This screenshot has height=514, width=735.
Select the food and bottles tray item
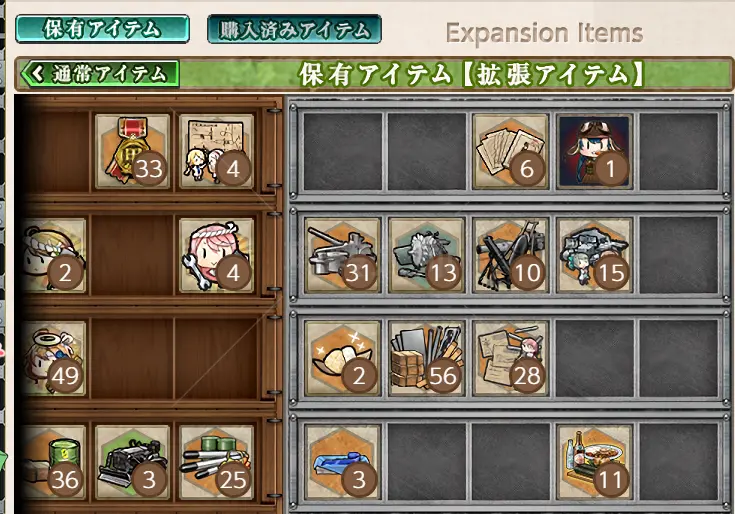[x=594, y=462]
